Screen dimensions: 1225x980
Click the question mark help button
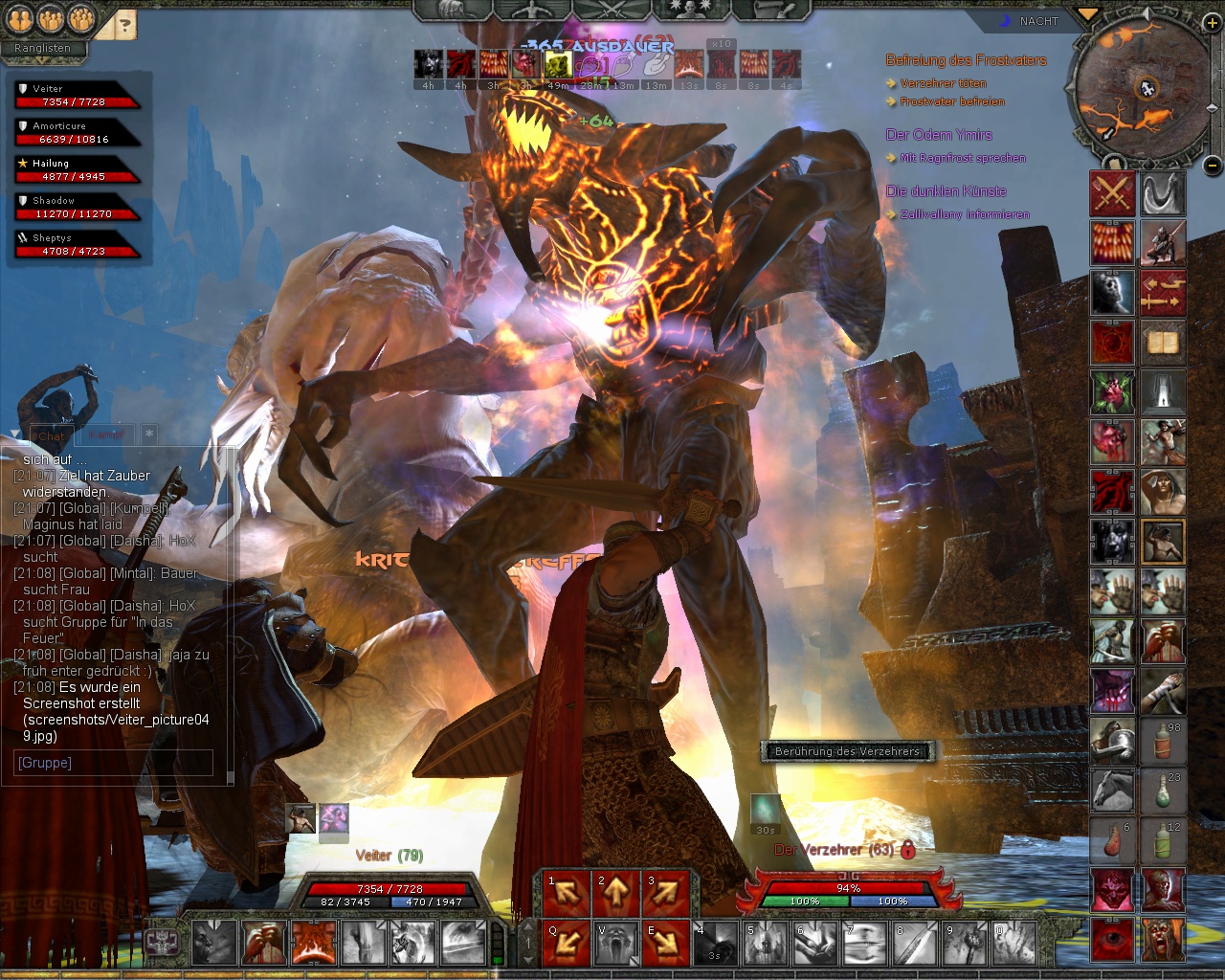(x=124, y=24)
